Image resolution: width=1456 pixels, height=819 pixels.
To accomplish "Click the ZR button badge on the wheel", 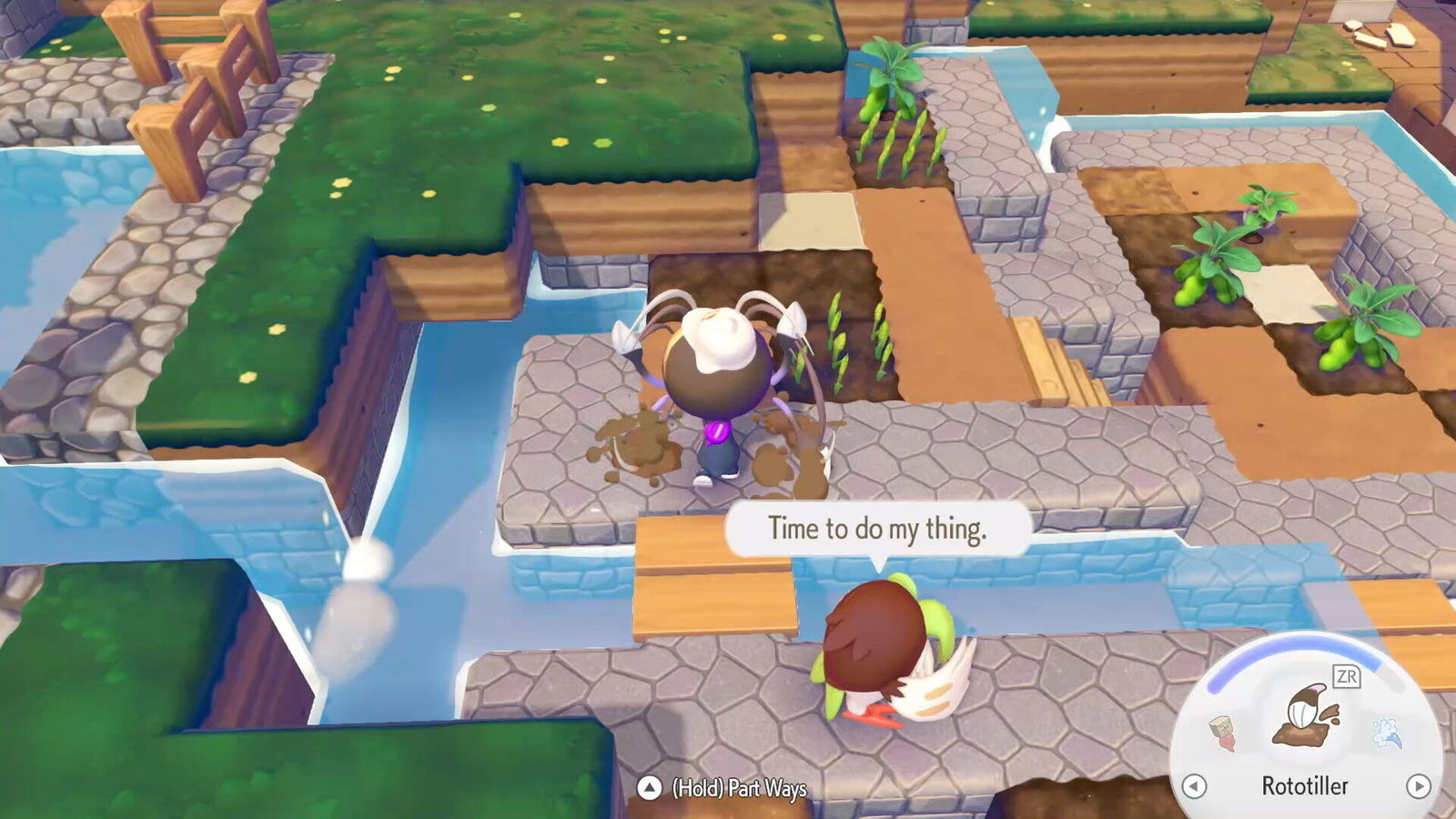I will pyautogui.click(x=1347, y=675).
